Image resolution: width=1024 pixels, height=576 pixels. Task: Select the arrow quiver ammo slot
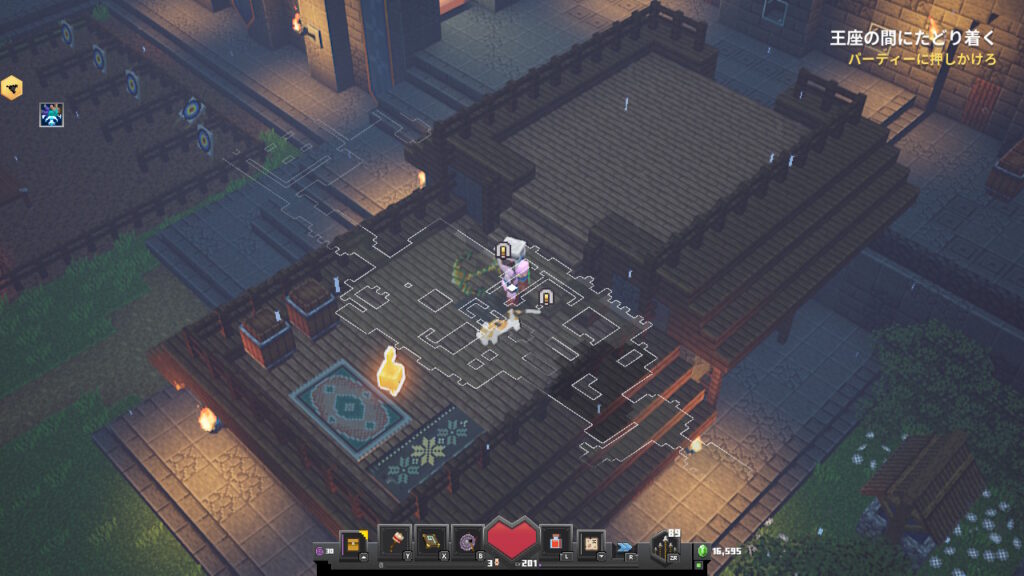click(x=665, y=547)
